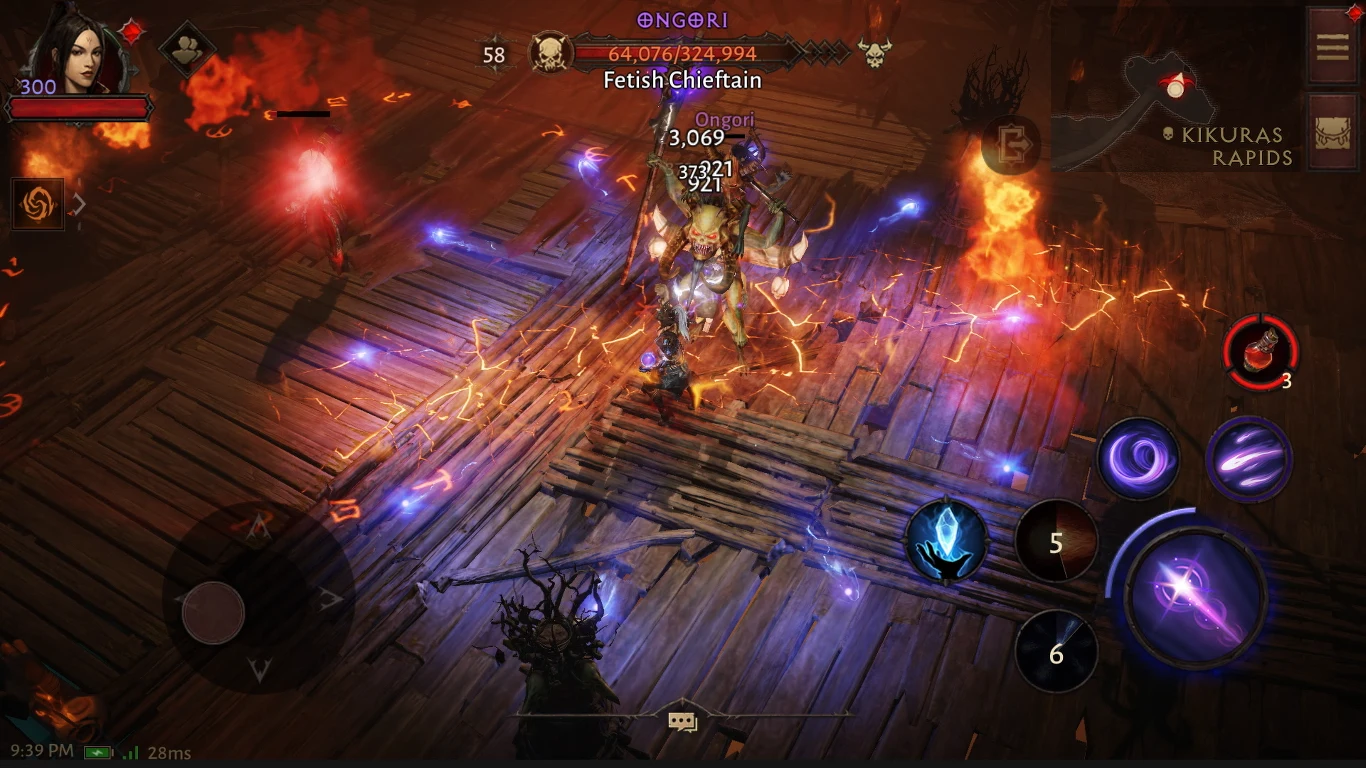Select the orange swirl buff icon
Image resolution: width=1366 pixels, height=768 pixels.
coord(37,203)
